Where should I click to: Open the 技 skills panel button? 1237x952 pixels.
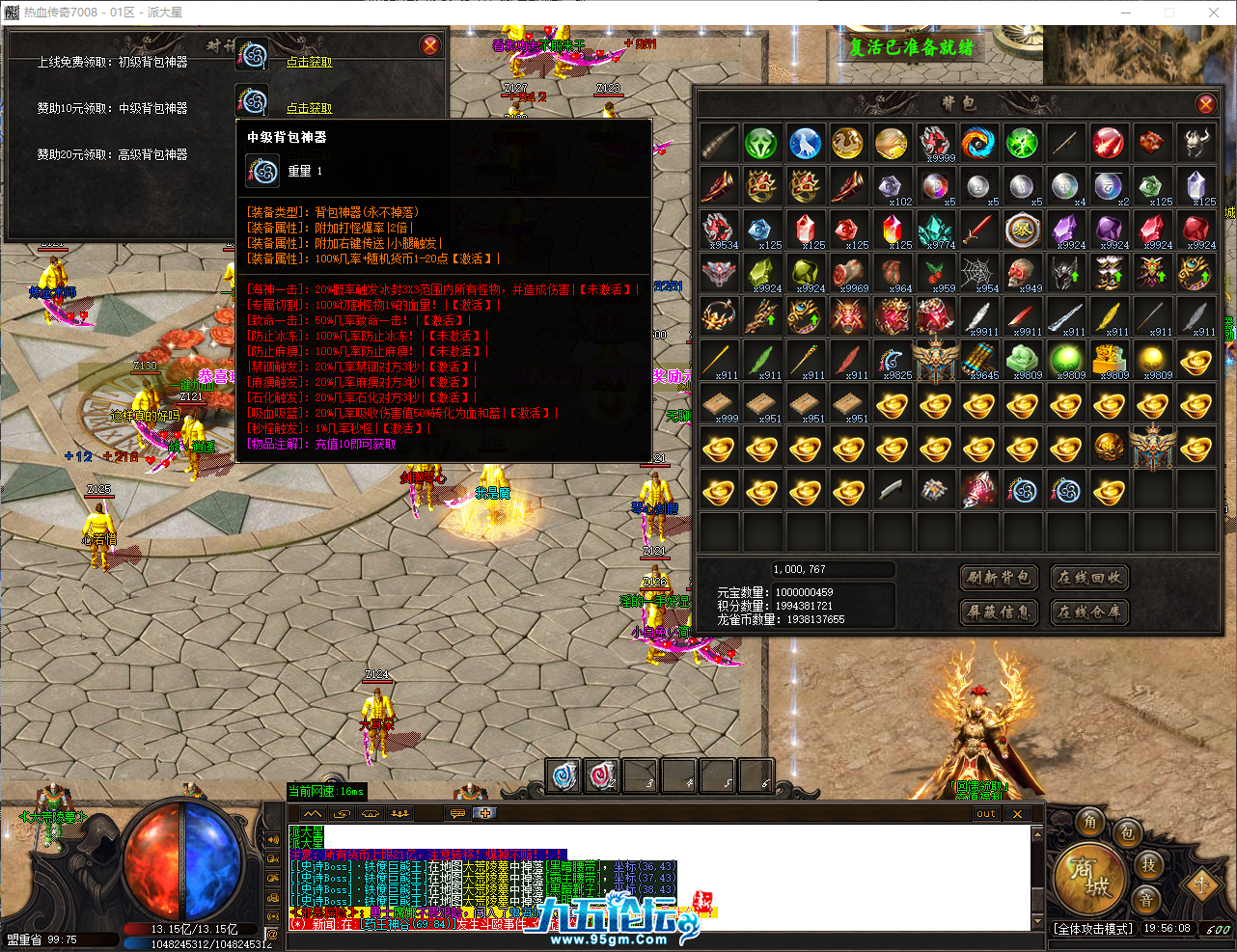1148,866
